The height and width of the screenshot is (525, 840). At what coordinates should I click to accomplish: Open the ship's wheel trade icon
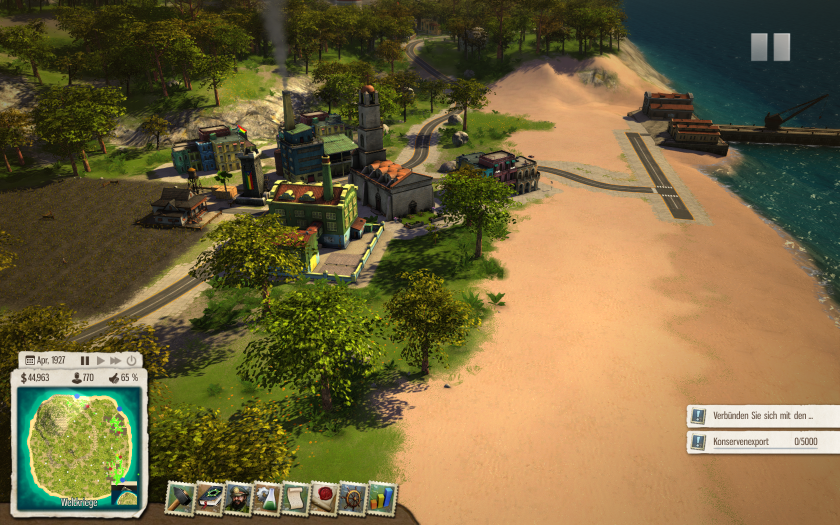click(352, 498)
